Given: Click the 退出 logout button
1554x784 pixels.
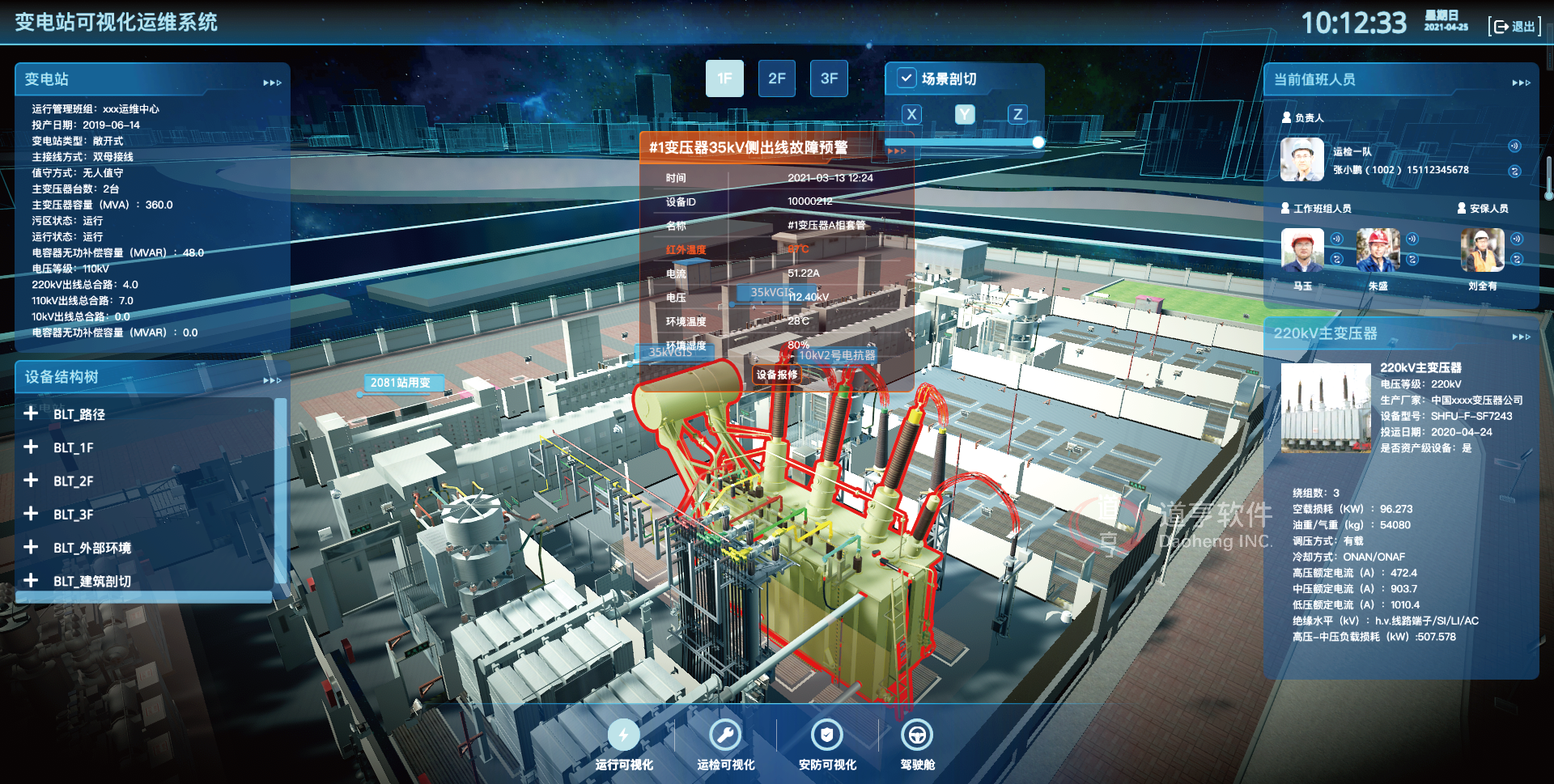Looking at the screenshot, I should tap(1514, 27).
